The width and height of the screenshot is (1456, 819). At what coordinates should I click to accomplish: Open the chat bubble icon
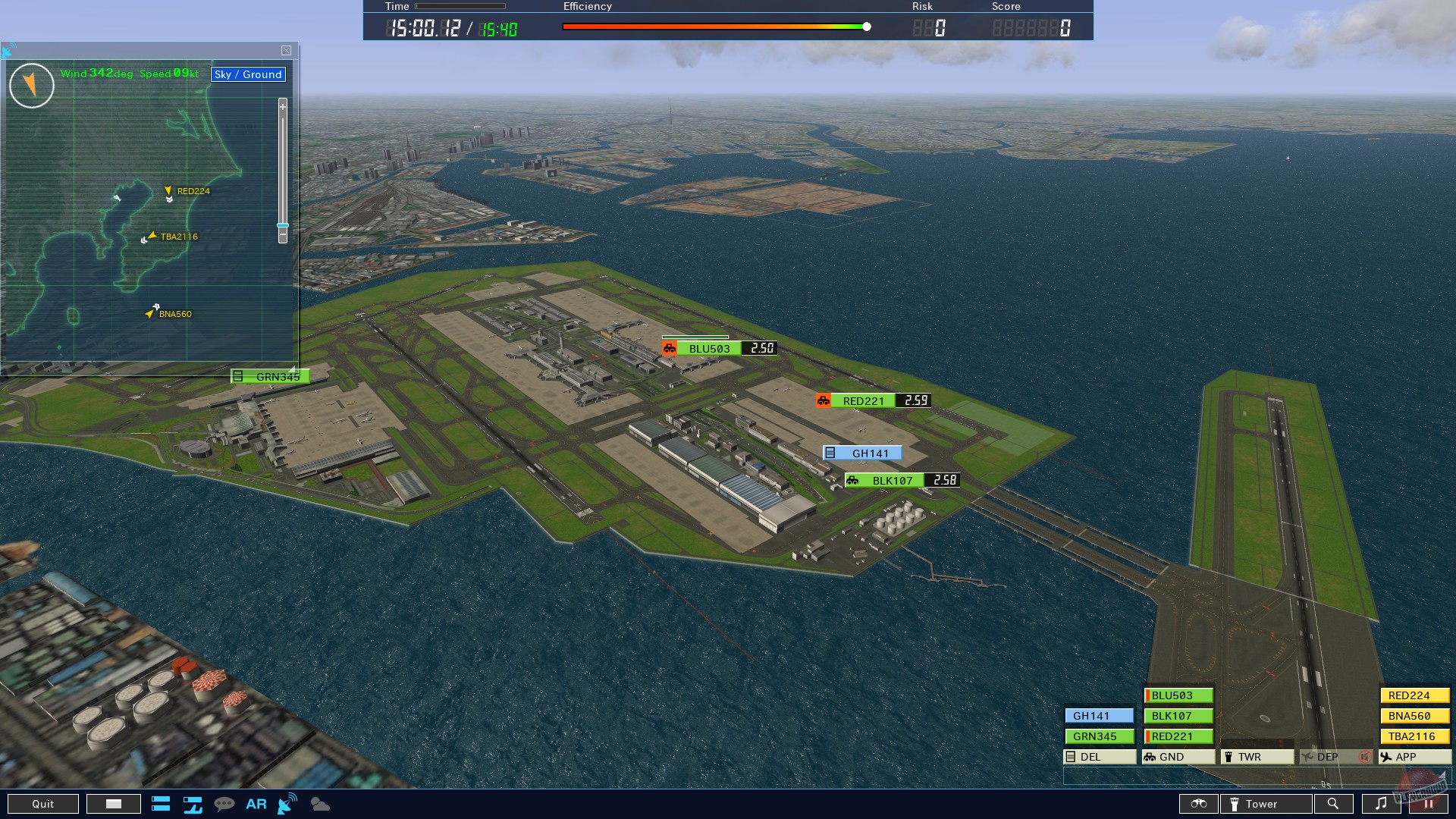(x=225, y=803)
